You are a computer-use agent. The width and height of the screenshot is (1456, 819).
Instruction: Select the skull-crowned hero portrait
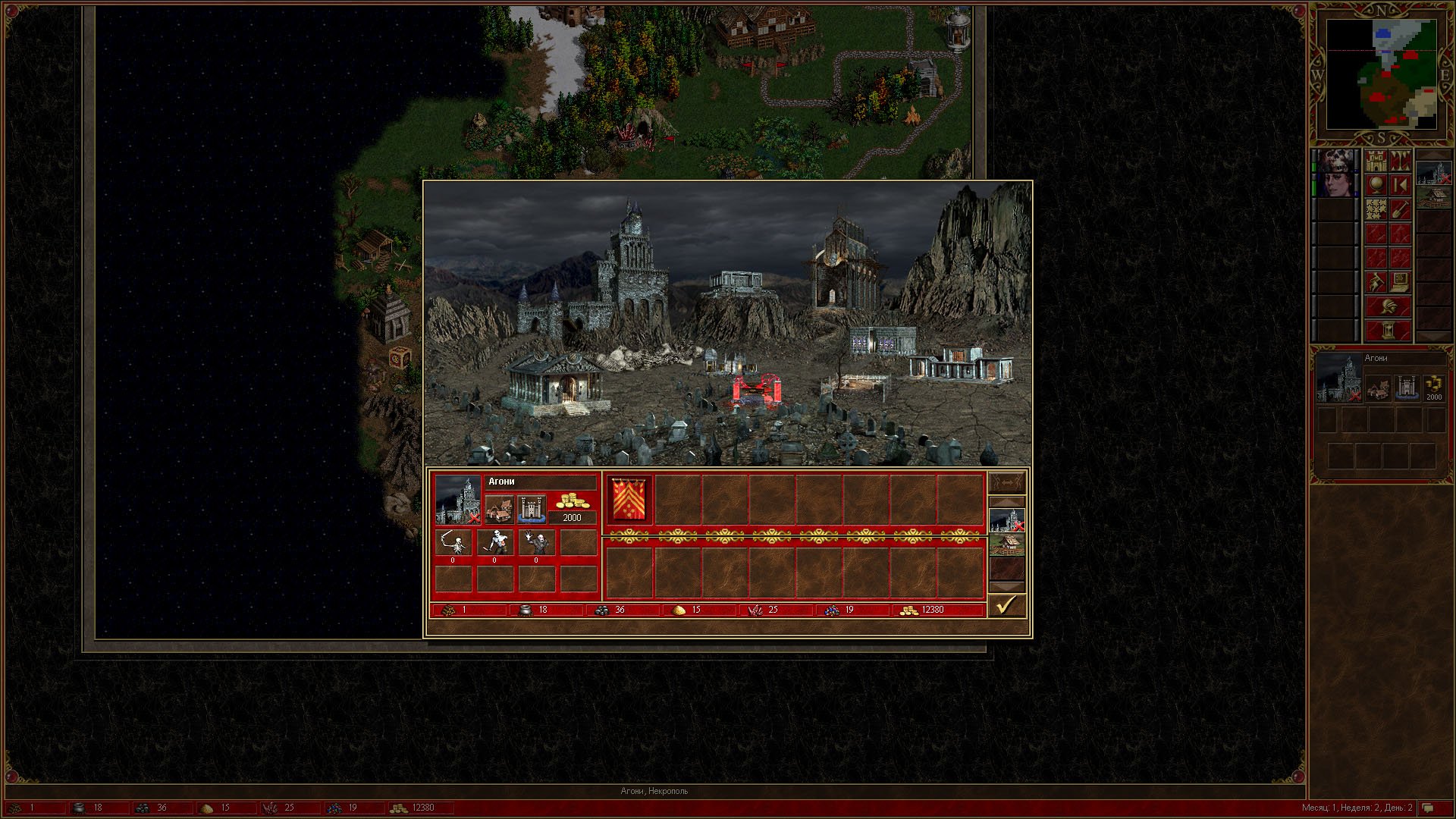click(x=1336, y=162)
